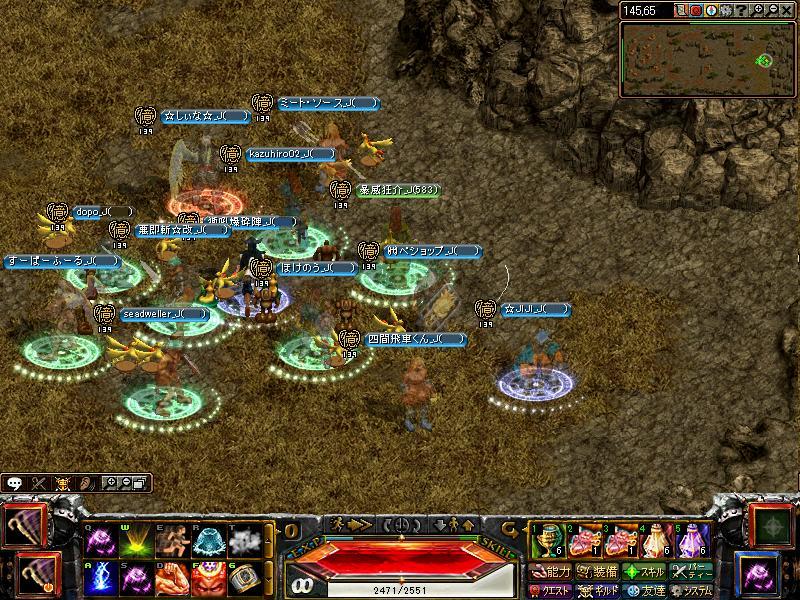Open the 能力 (abilities) menu
Viewport: 800px width, 600px height.
552,573
